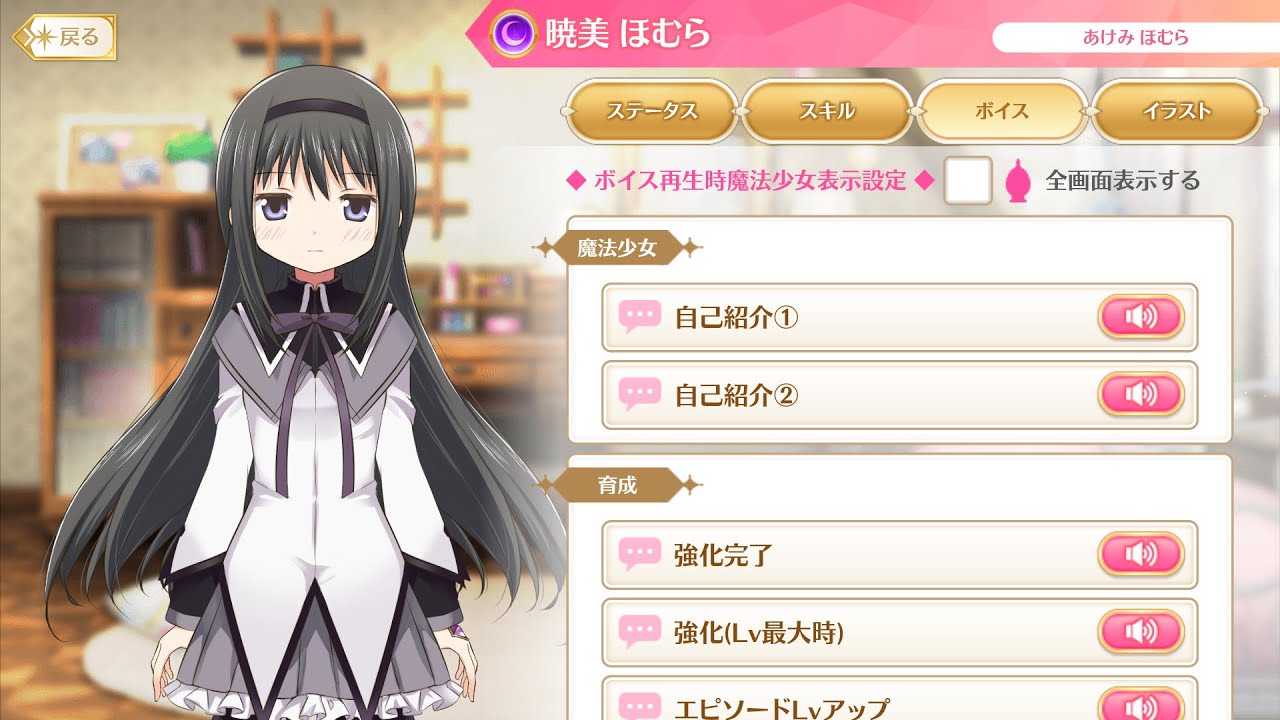
Task: Open the スキル tab
Action: tap(827, 111)
